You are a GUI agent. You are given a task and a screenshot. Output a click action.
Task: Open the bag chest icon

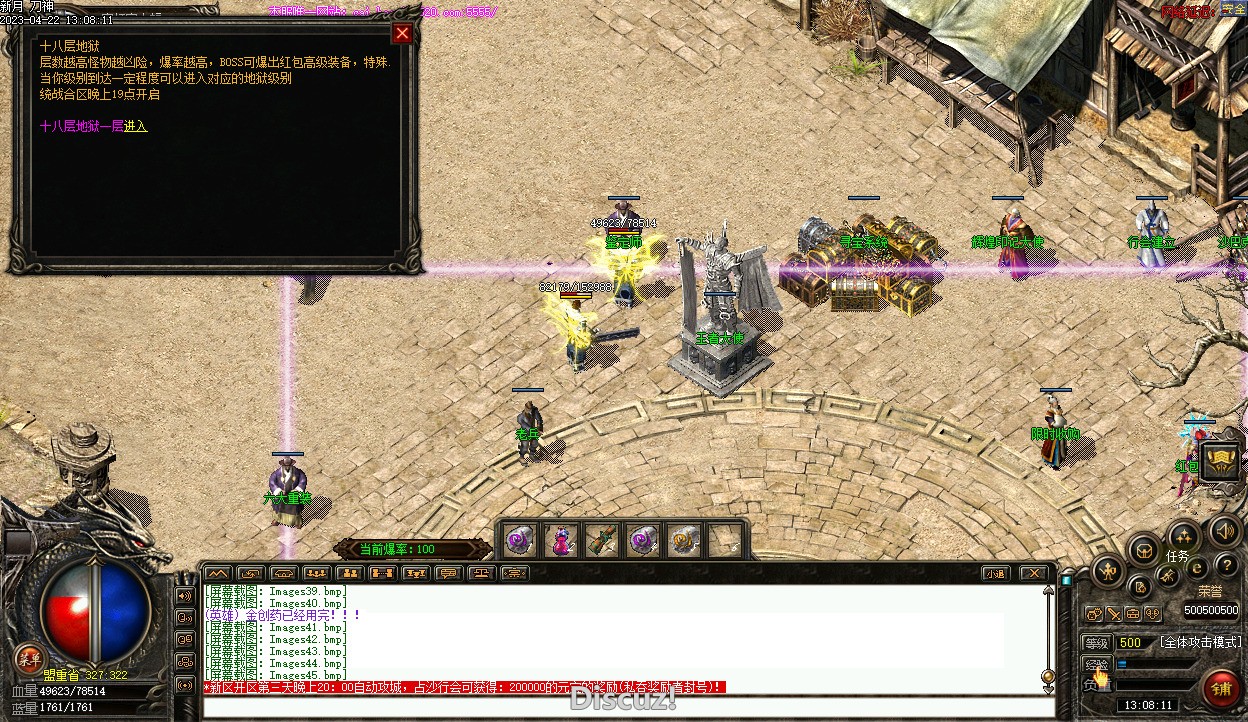[1143, 550]
